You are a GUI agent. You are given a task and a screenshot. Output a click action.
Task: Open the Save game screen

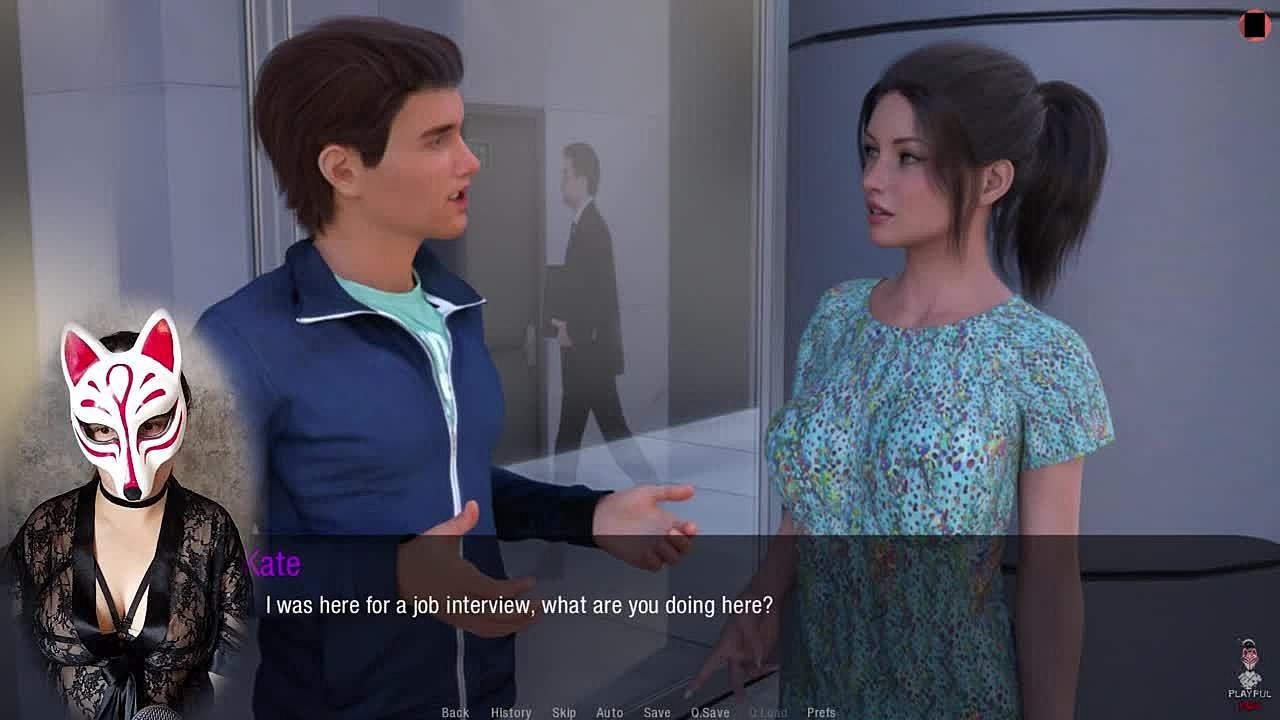tap(657, 712)
